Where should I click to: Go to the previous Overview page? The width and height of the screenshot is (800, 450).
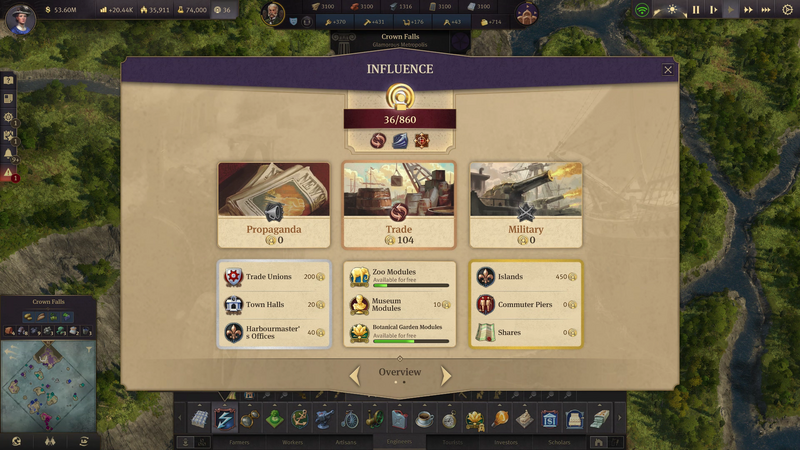point(355,376)
